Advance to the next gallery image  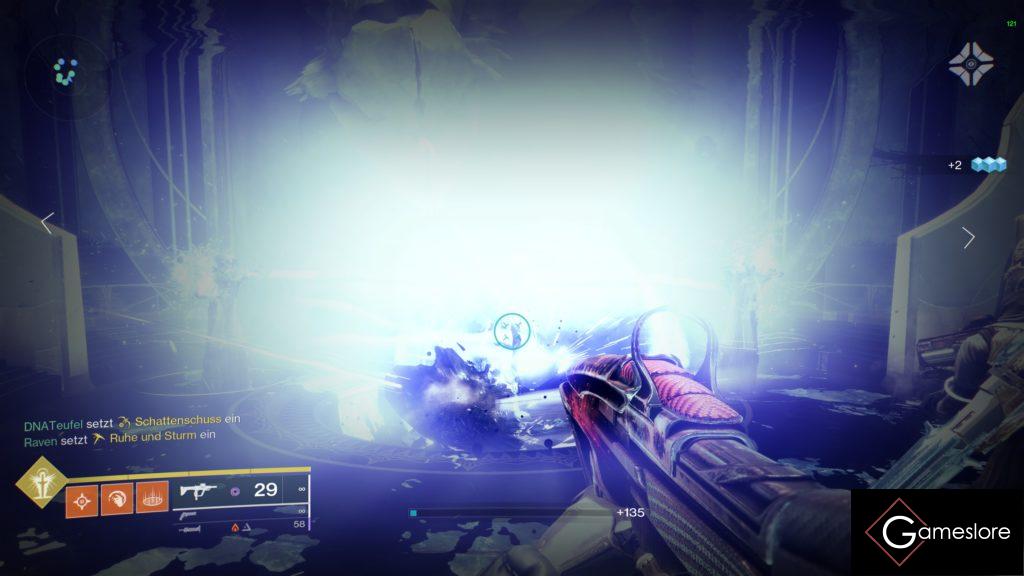click(968, 237)
